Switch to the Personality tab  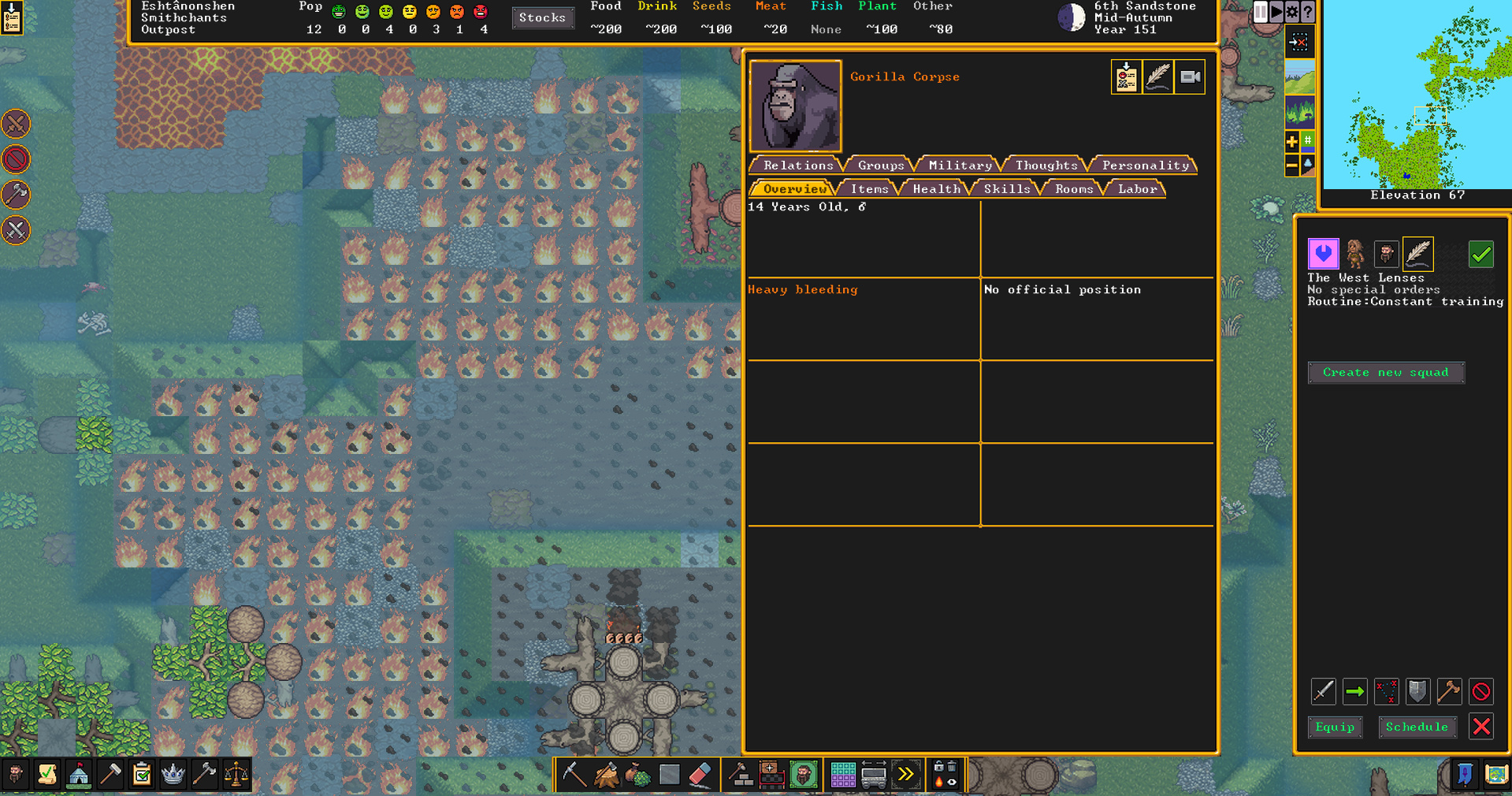coord(1145,166)
